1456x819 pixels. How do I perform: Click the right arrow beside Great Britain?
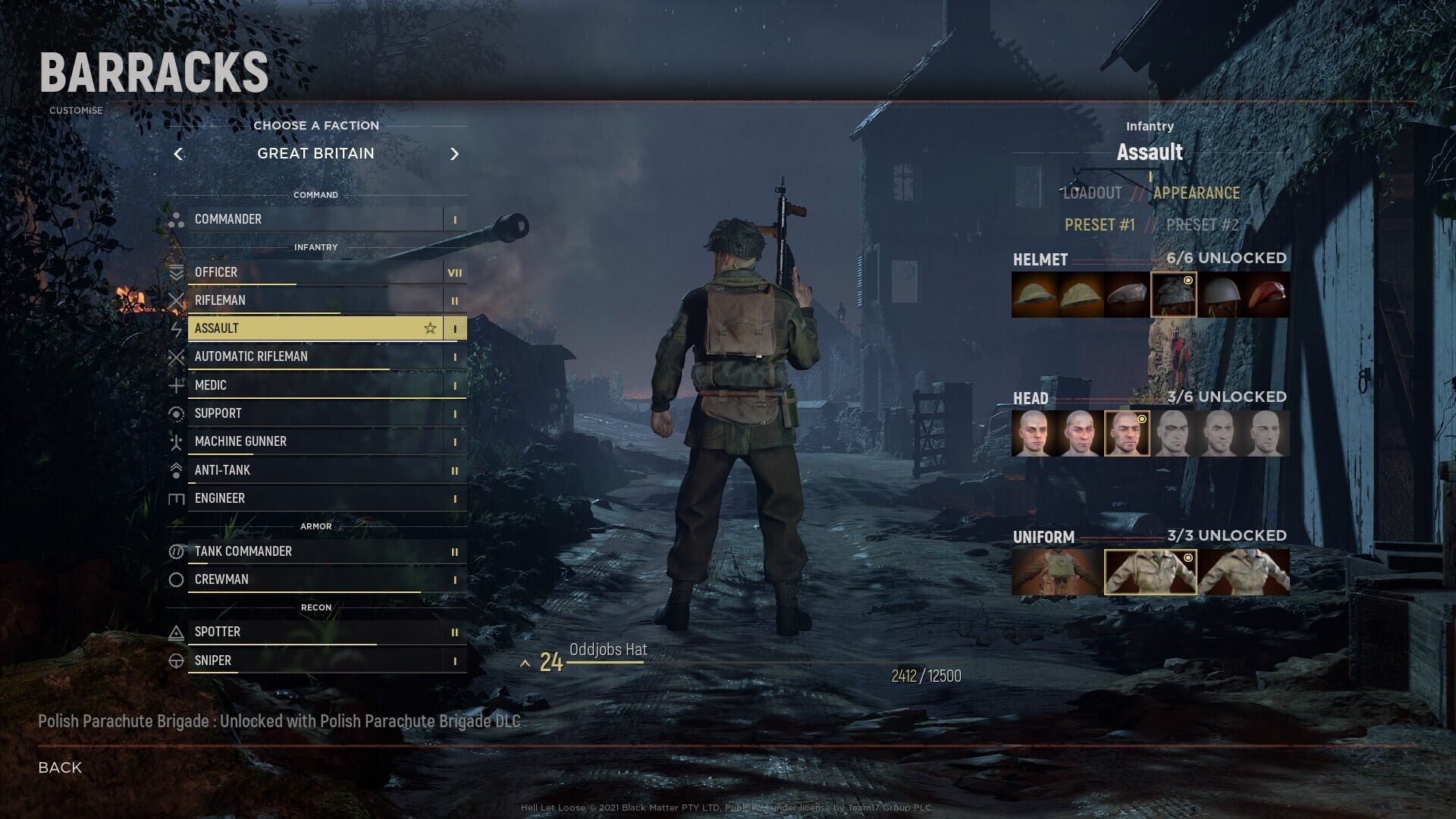[x=455, y=154]
